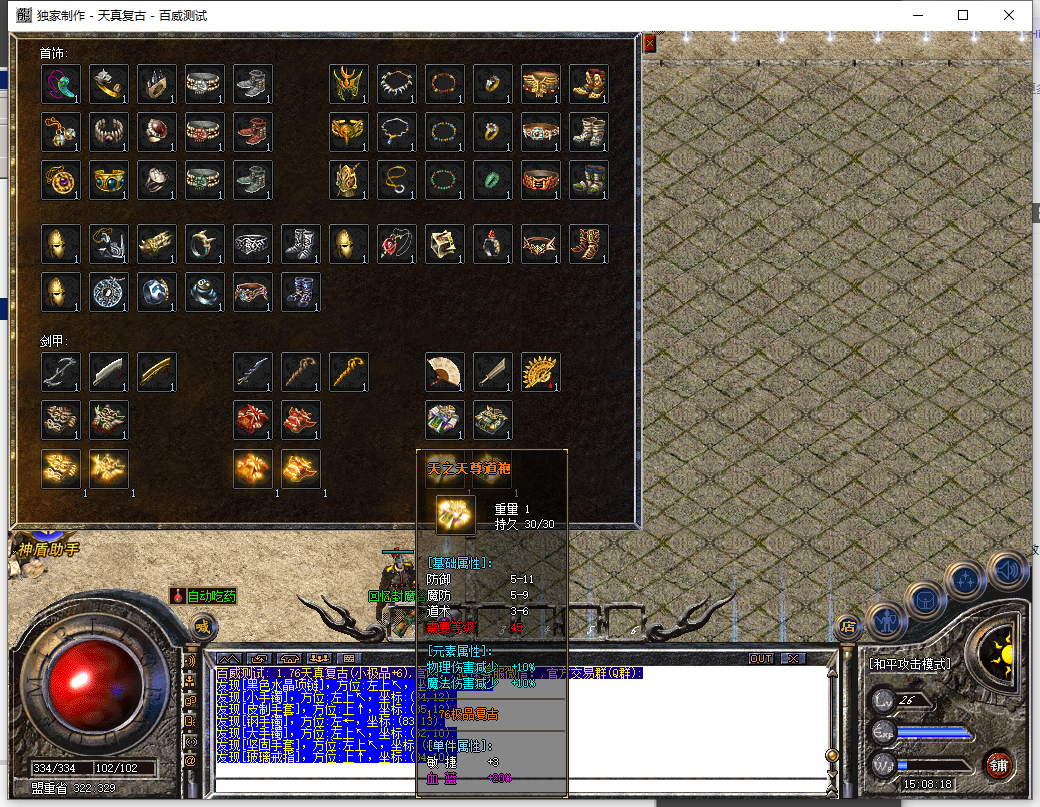The image size is (1040, 807).
Task: Open the 店 shop button
Action: pyautogui.click(x=847, y=627)
